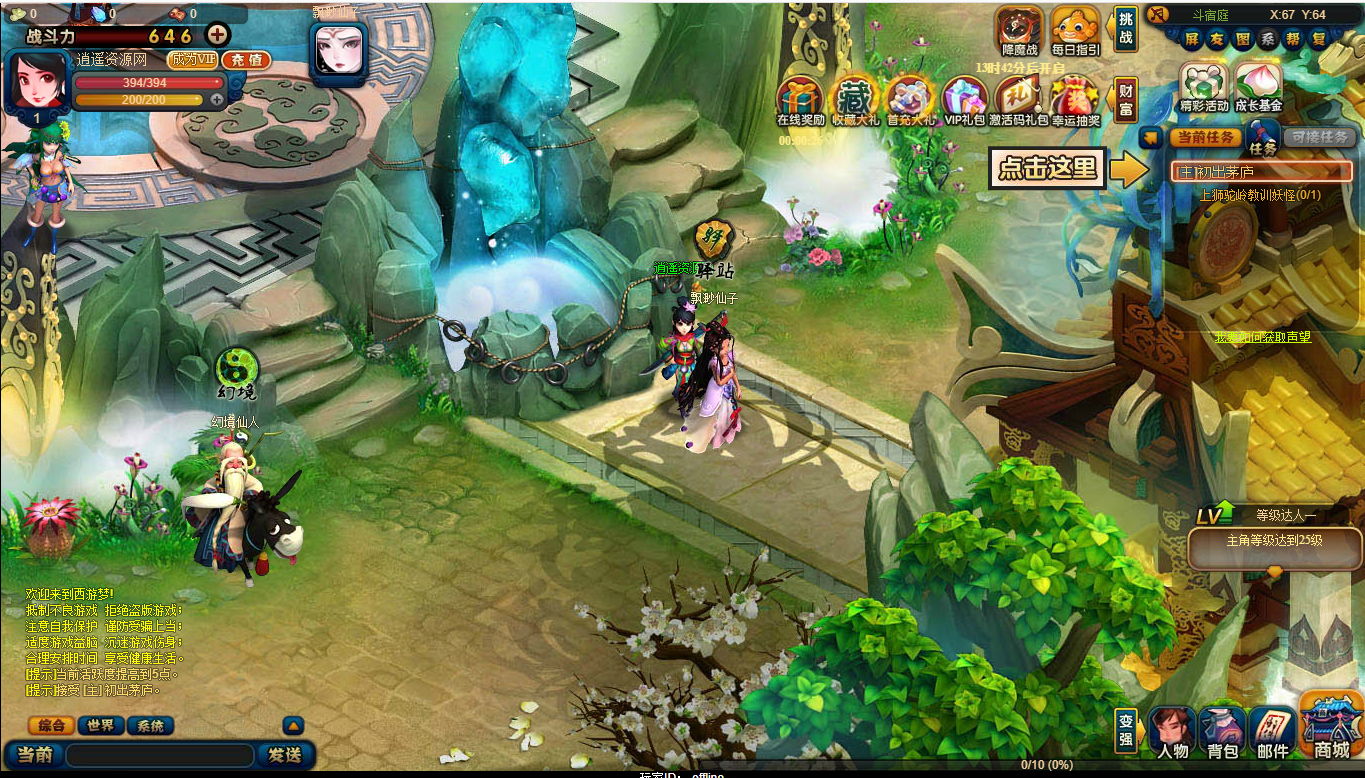Claim the 首充大礼 first recharge gift
The height and width of the screenshot is (778, 1365).
910,102
